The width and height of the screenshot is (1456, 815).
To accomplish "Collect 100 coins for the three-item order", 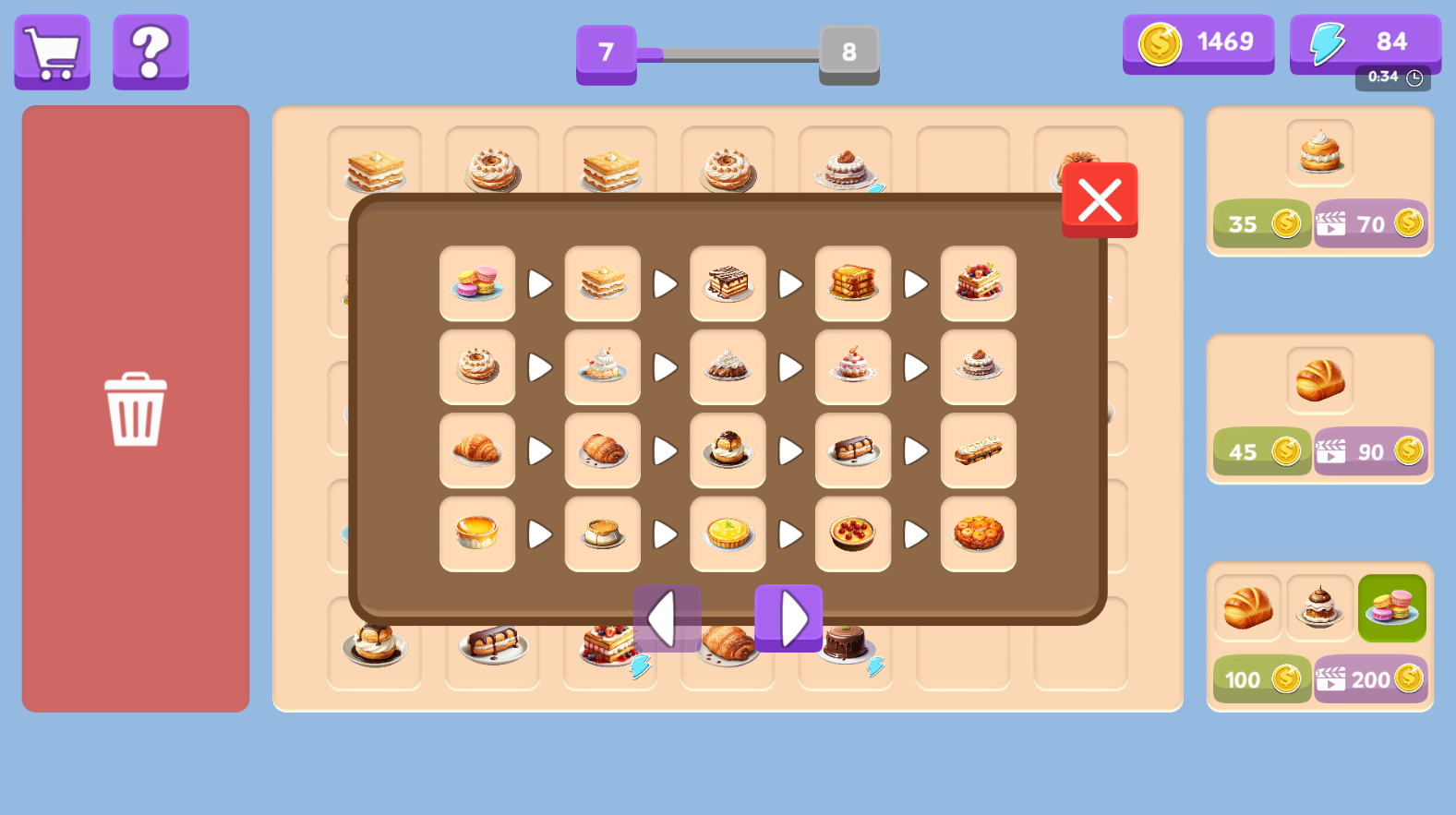I will tap(1261, 679).
